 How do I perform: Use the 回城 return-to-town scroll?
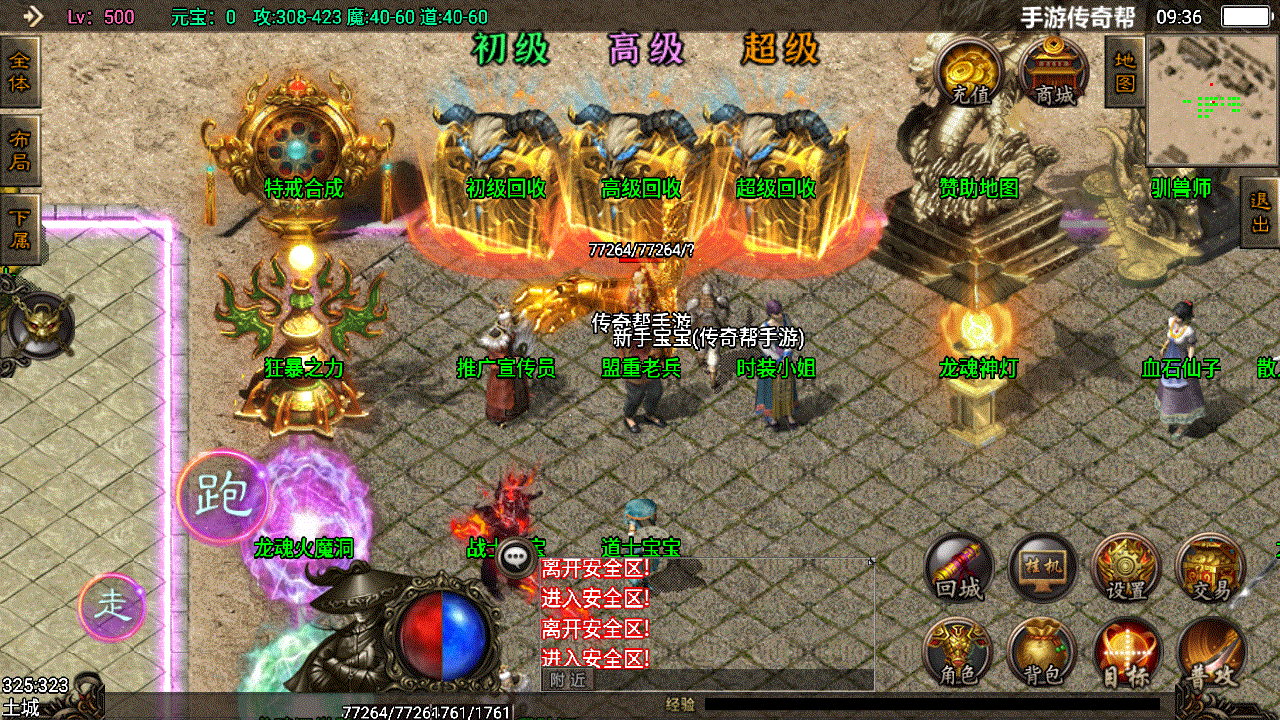click(959, 566)
